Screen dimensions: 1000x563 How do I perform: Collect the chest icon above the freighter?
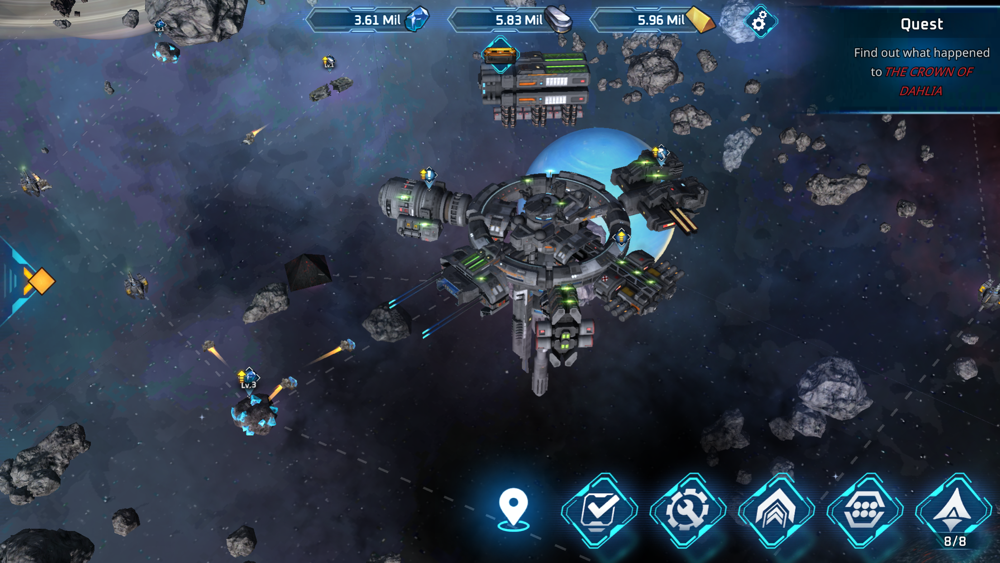coord(499,54)
